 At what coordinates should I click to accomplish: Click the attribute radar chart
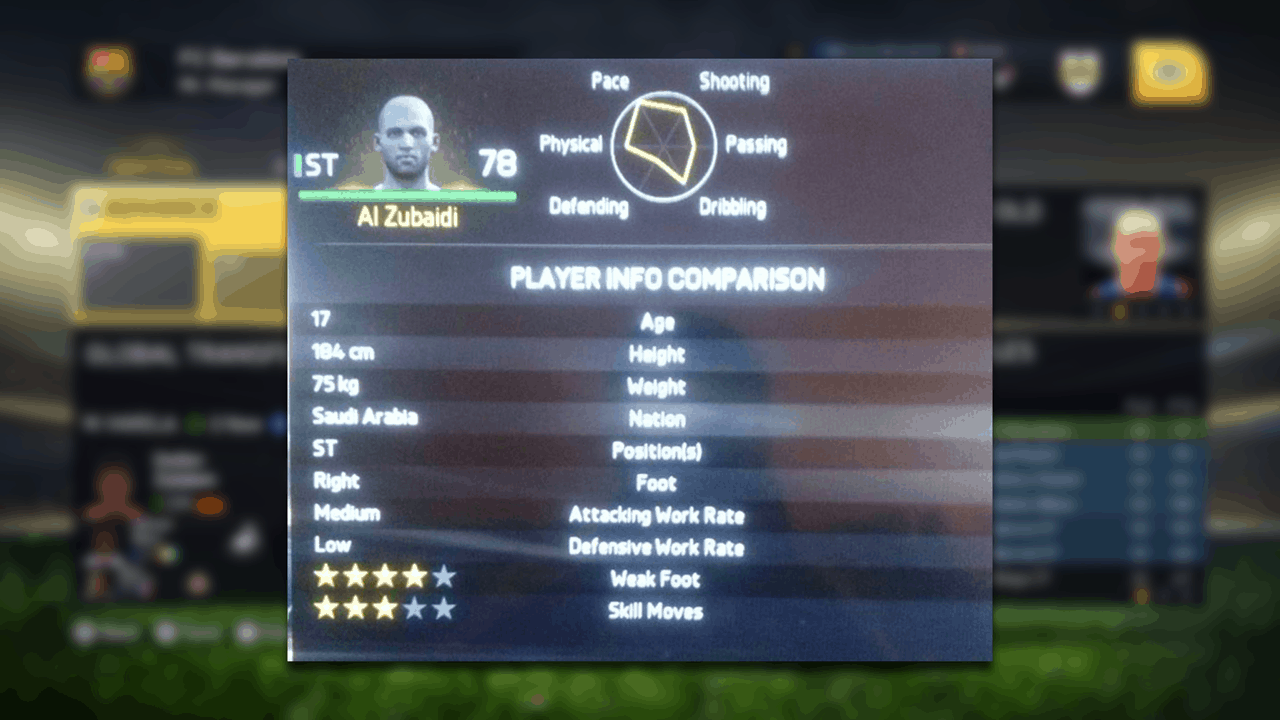(663, 144)
